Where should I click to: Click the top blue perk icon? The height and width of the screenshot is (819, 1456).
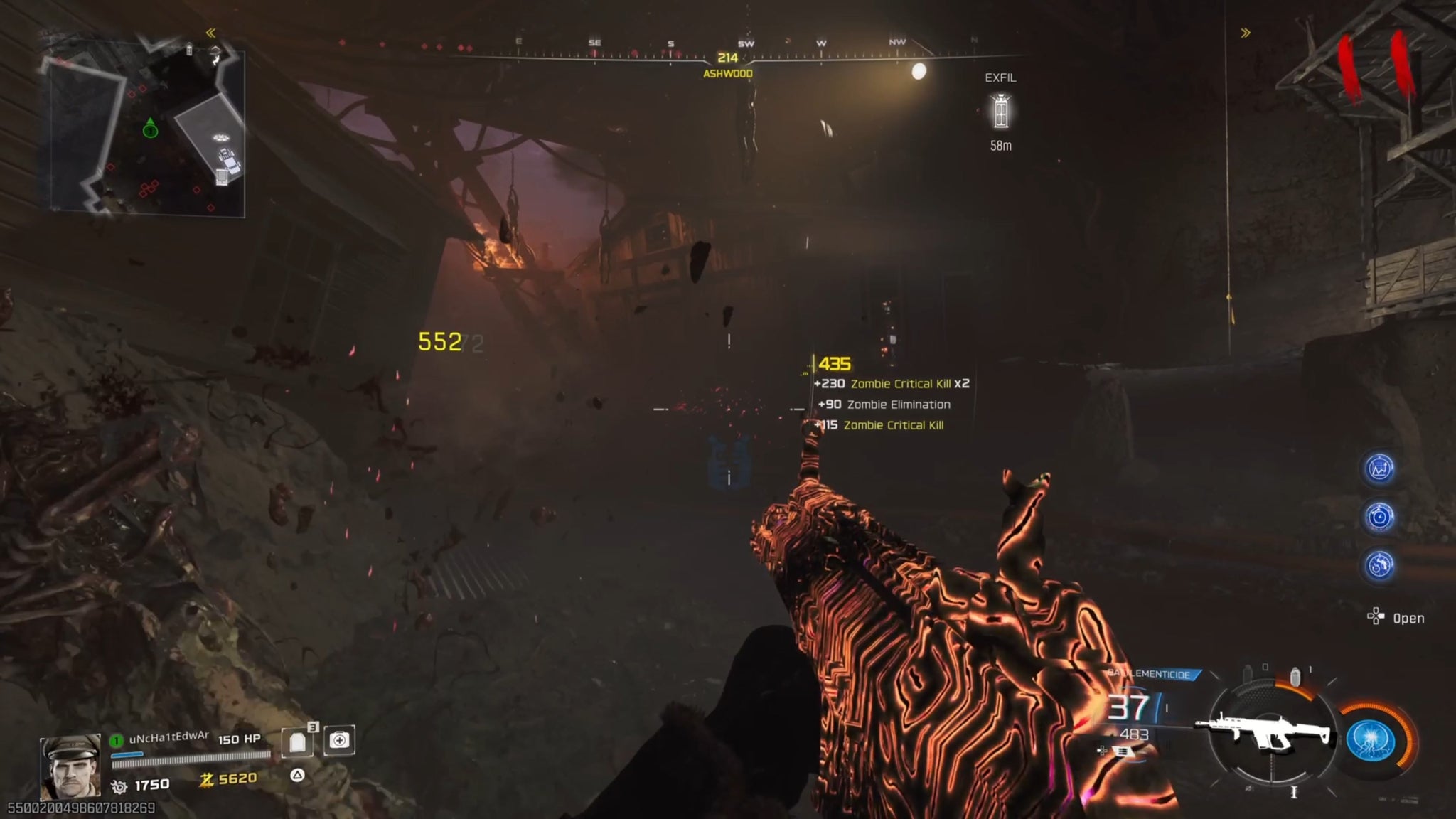click(x=1379, y=469)
